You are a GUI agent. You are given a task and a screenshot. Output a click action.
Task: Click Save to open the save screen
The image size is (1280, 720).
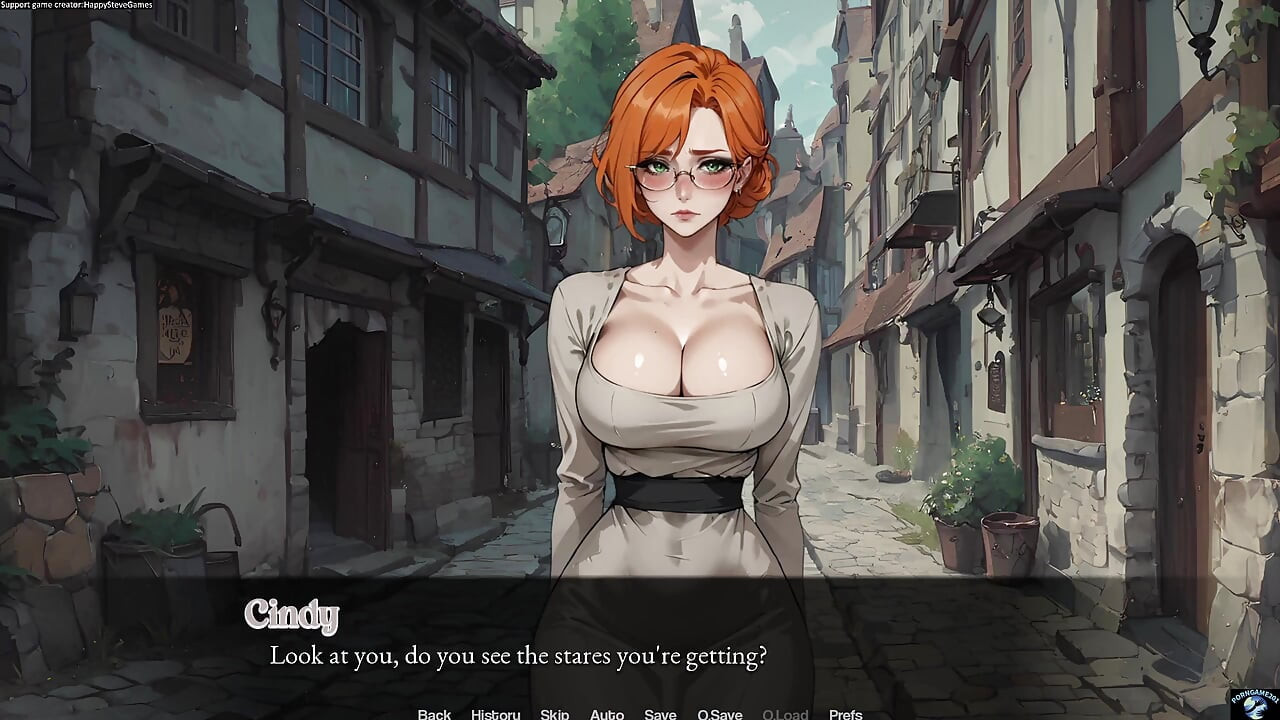(x=661, y=714)
